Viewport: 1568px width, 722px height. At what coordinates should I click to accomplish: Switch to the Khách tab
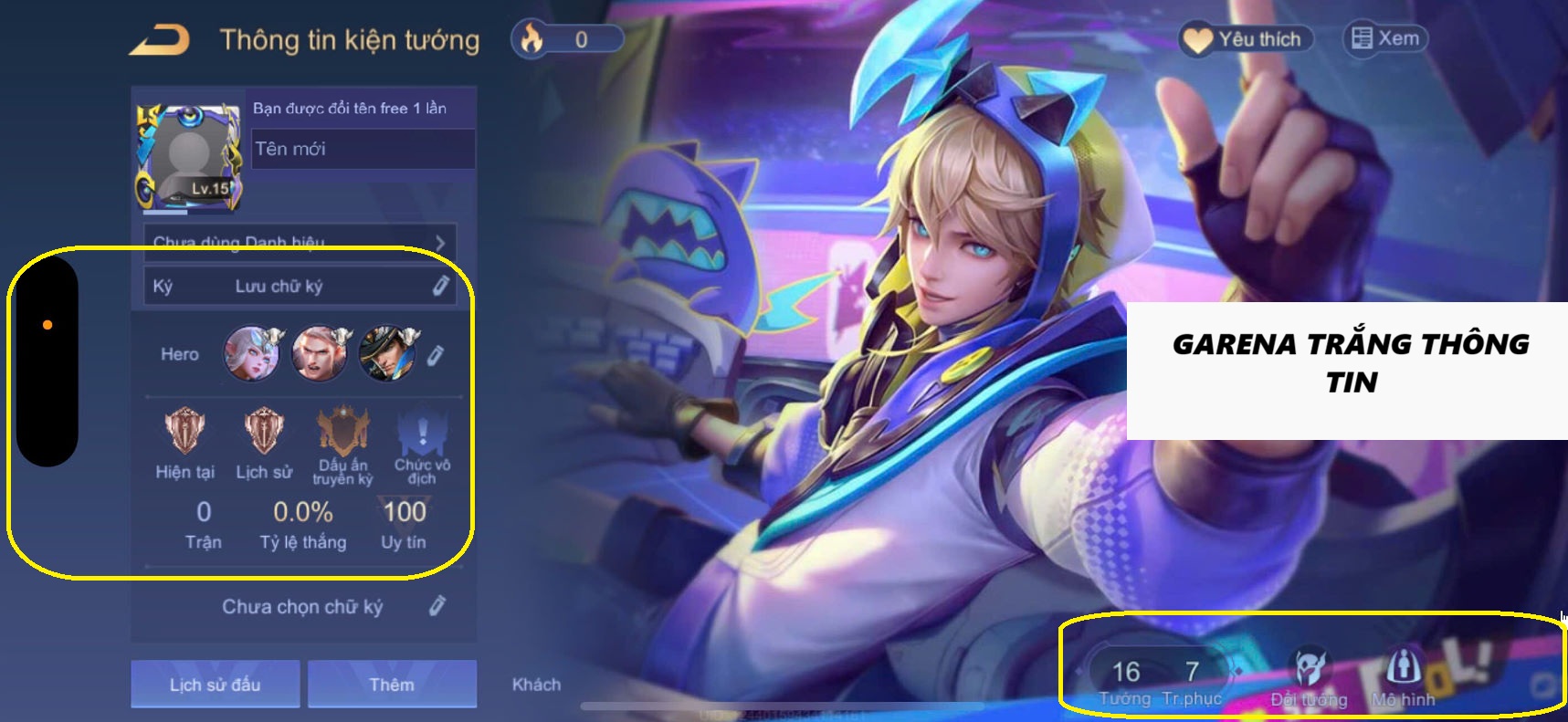(x=535, y=684)
